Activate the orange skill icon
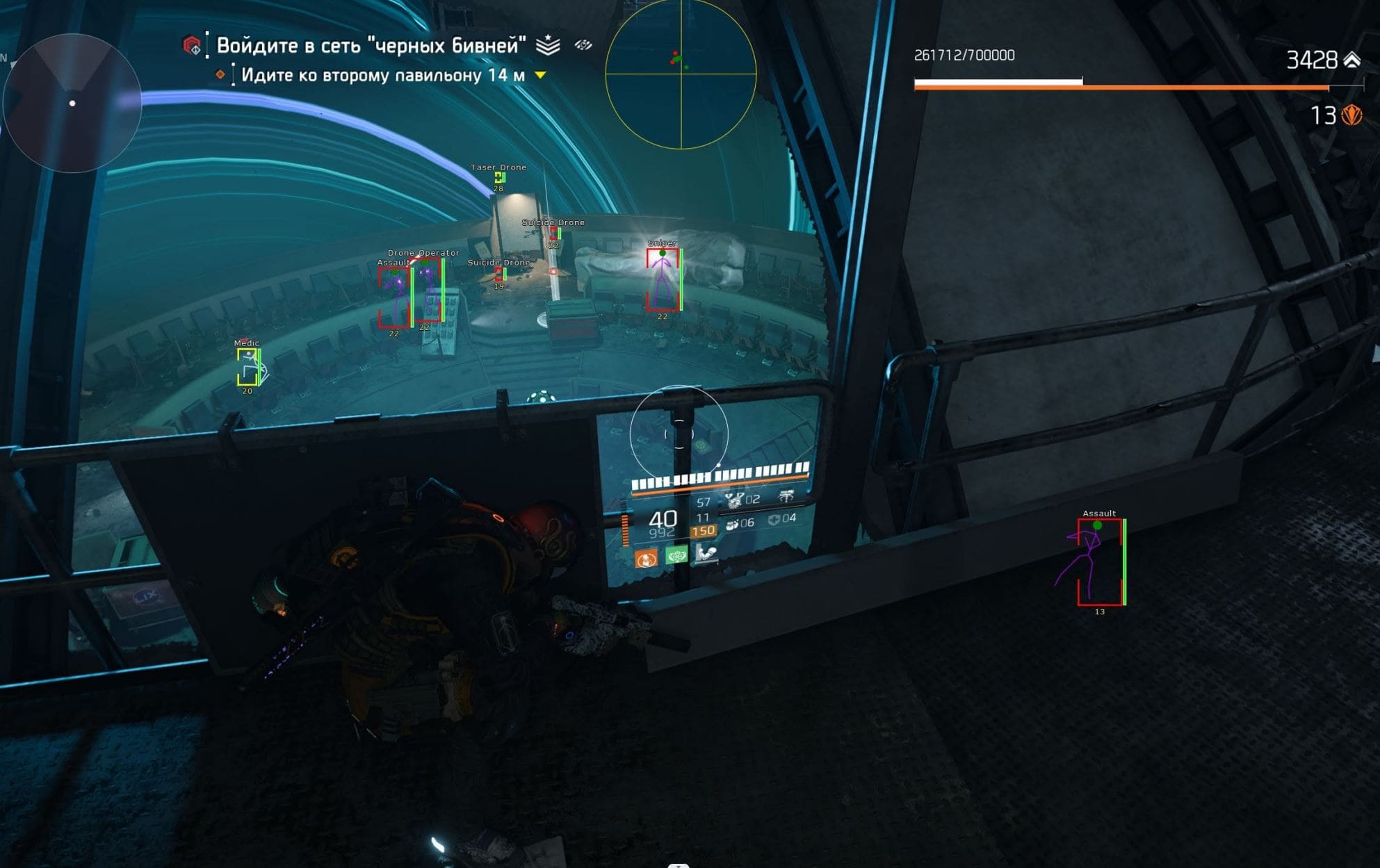Viewport: 1380px width, 868px height. click(646, 558)
